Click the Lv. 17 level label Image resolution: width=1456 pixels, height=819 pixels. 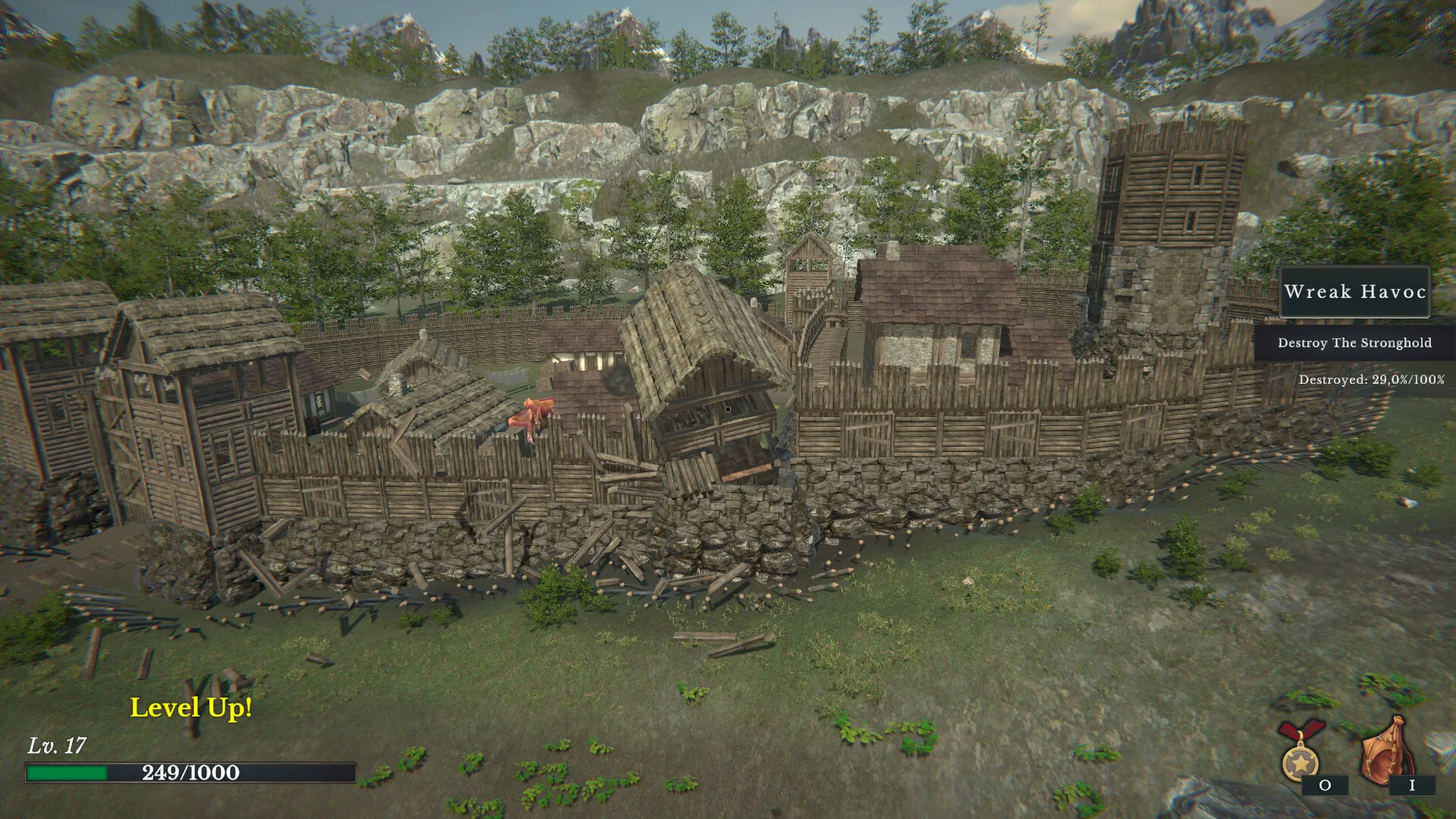58,745
